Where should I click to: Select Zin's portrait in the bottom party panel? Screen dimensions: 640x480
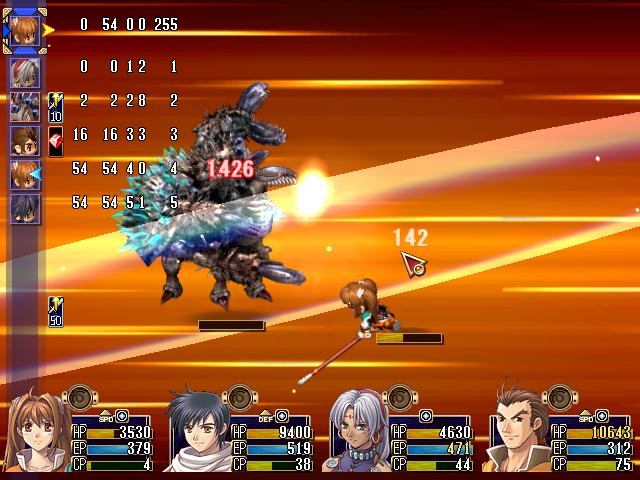(x=518, y=432)
